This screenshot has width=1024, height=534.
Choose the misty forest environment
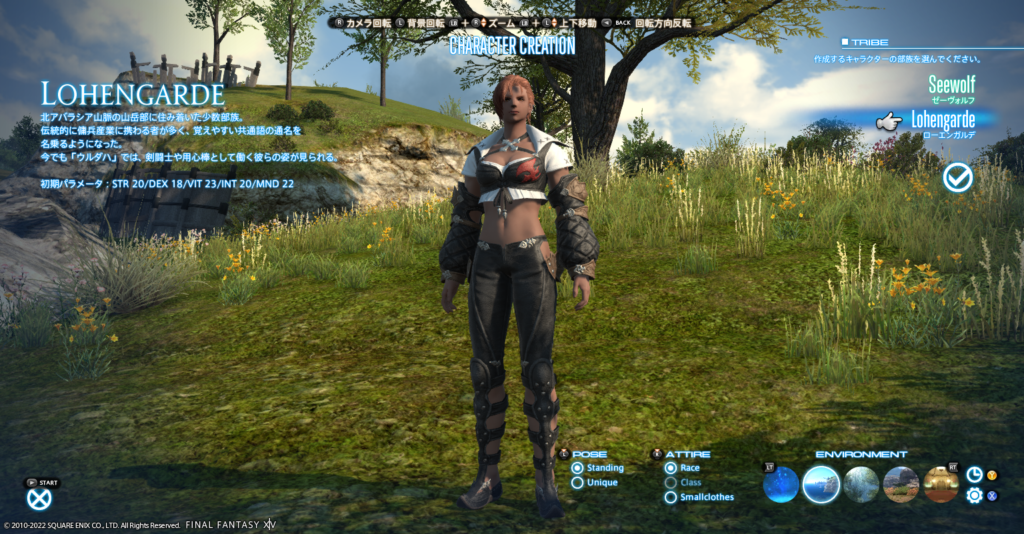point(861,485)
